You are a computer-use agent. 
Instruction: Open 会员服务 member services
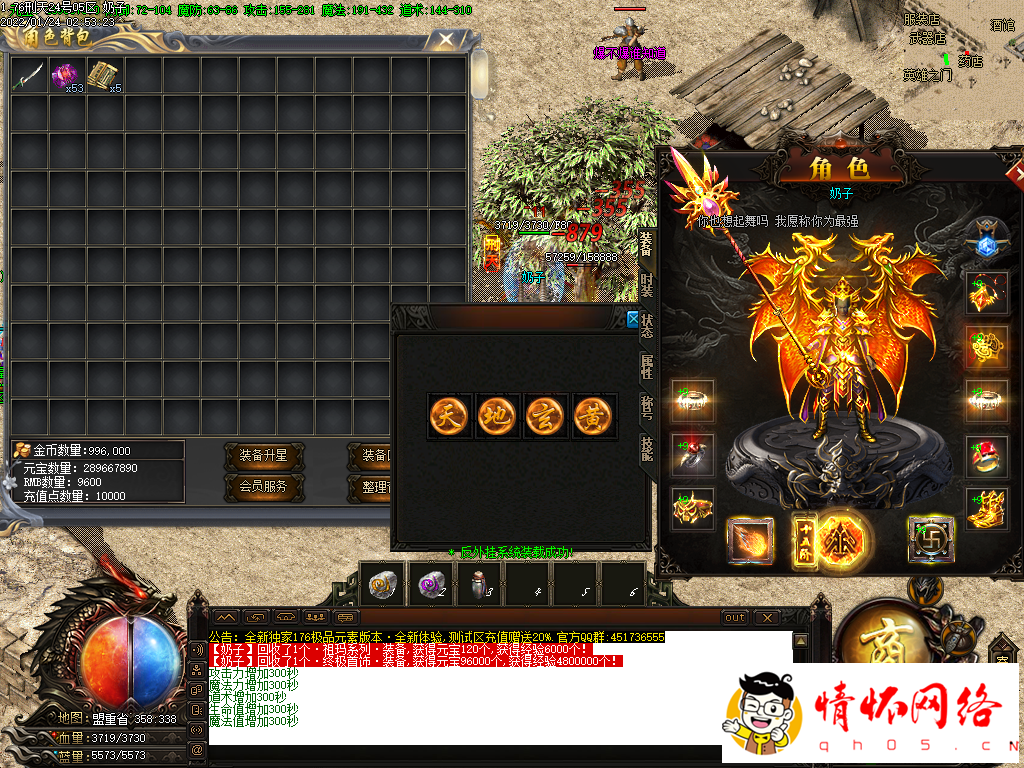coord(263,487)
